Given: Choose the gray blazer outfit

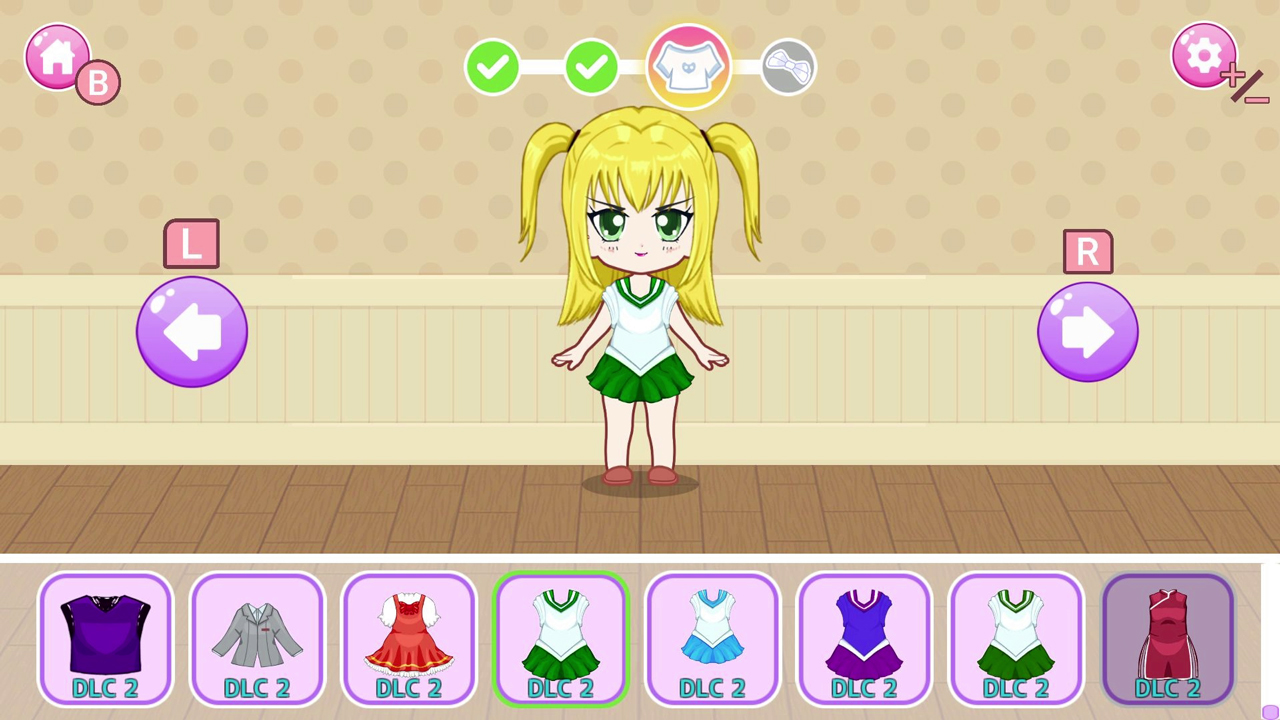Looking at the screenshot, I should [258, 637].
